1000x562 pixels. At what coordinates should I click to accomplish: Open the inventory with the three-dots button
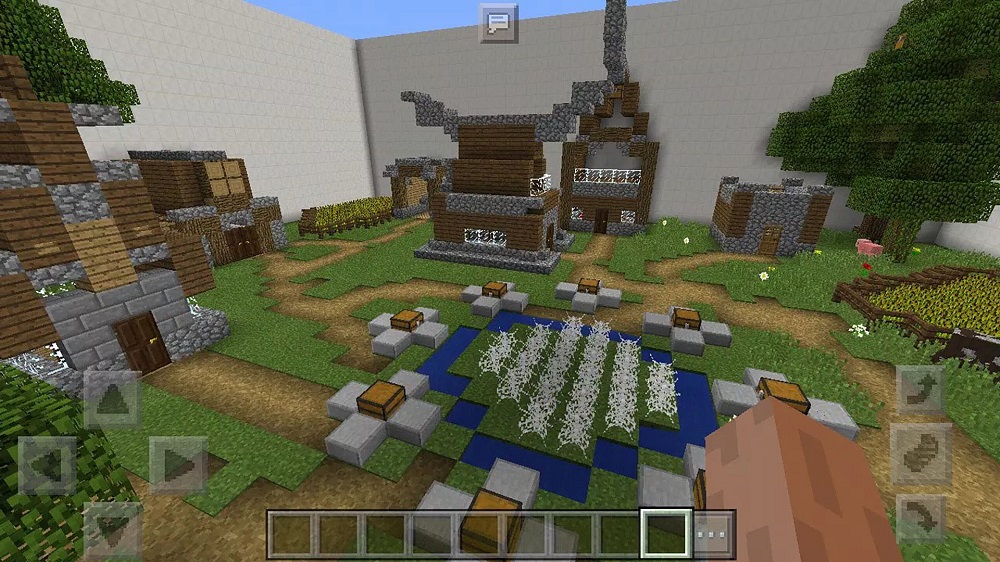(713, 534)
